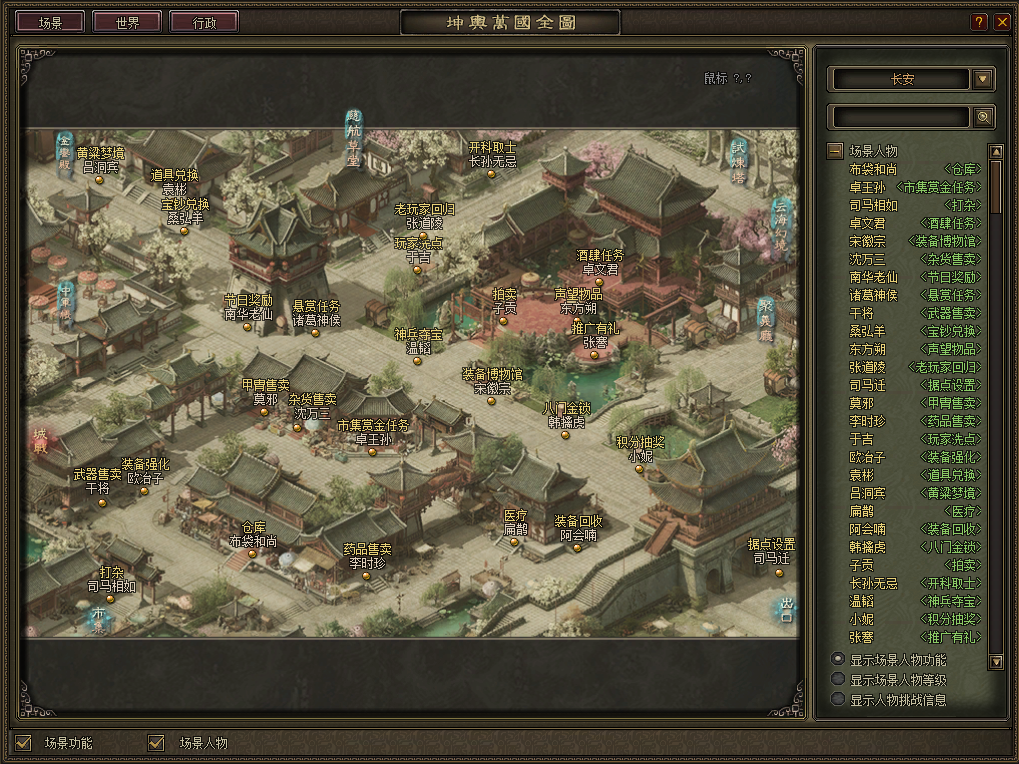The image size is (1019, 764).
Task: Collapse the 场景人物 list
Action: [x=834, y=151]
